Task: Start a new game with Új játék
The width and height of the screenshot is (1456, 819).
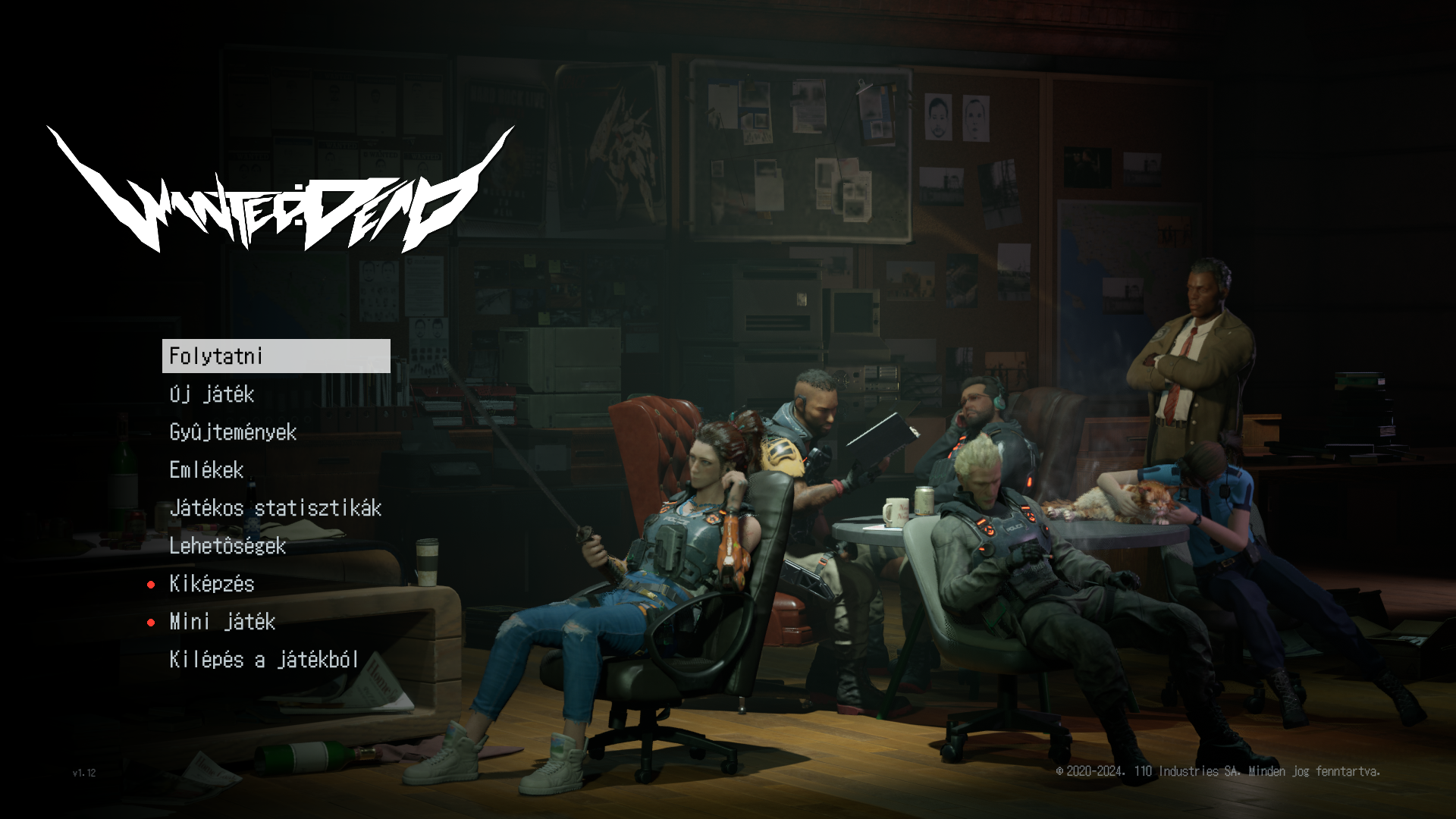Action: (212, 394)
